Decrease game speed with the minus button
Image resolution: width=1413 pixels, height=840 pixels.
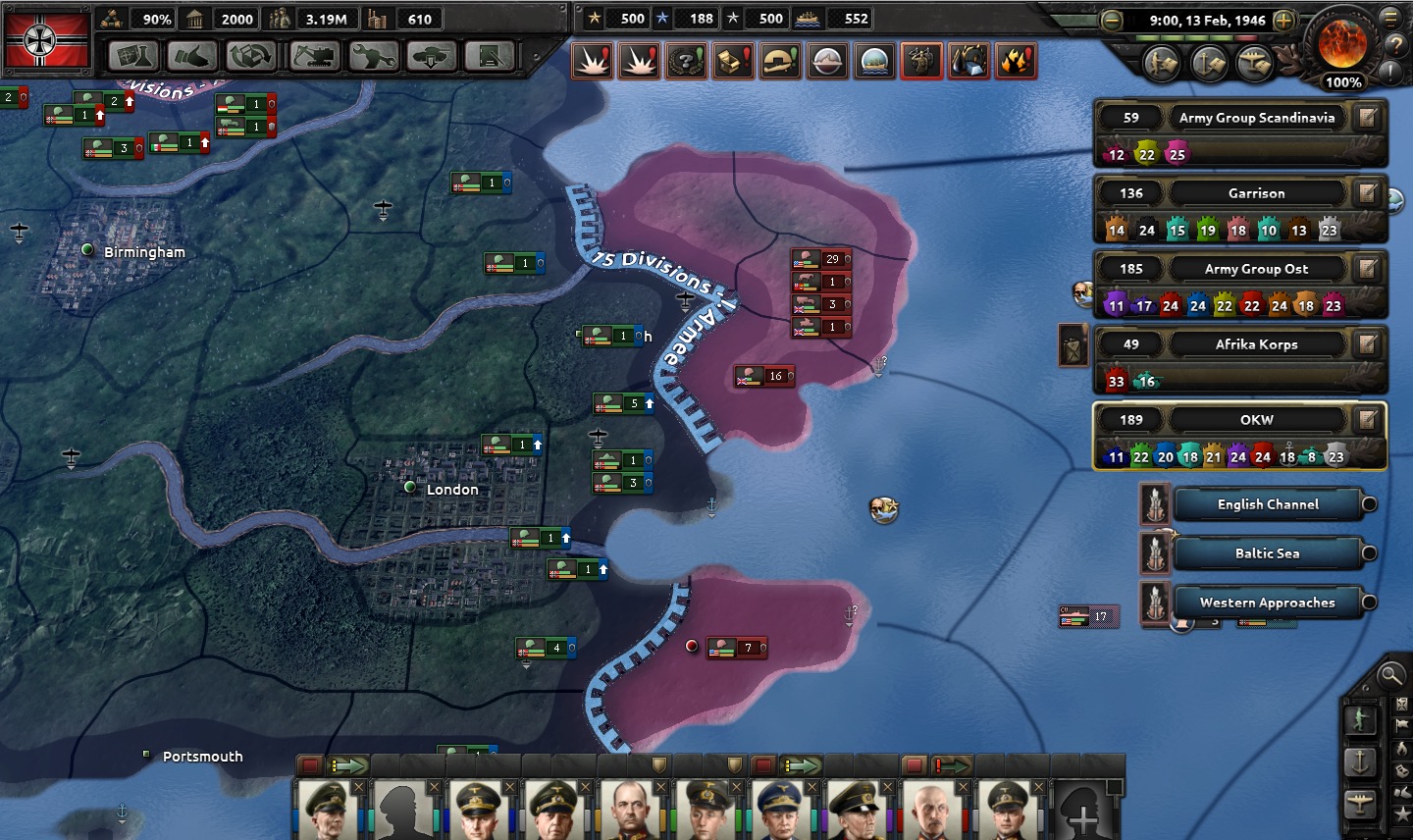[x=1112, y=21]
